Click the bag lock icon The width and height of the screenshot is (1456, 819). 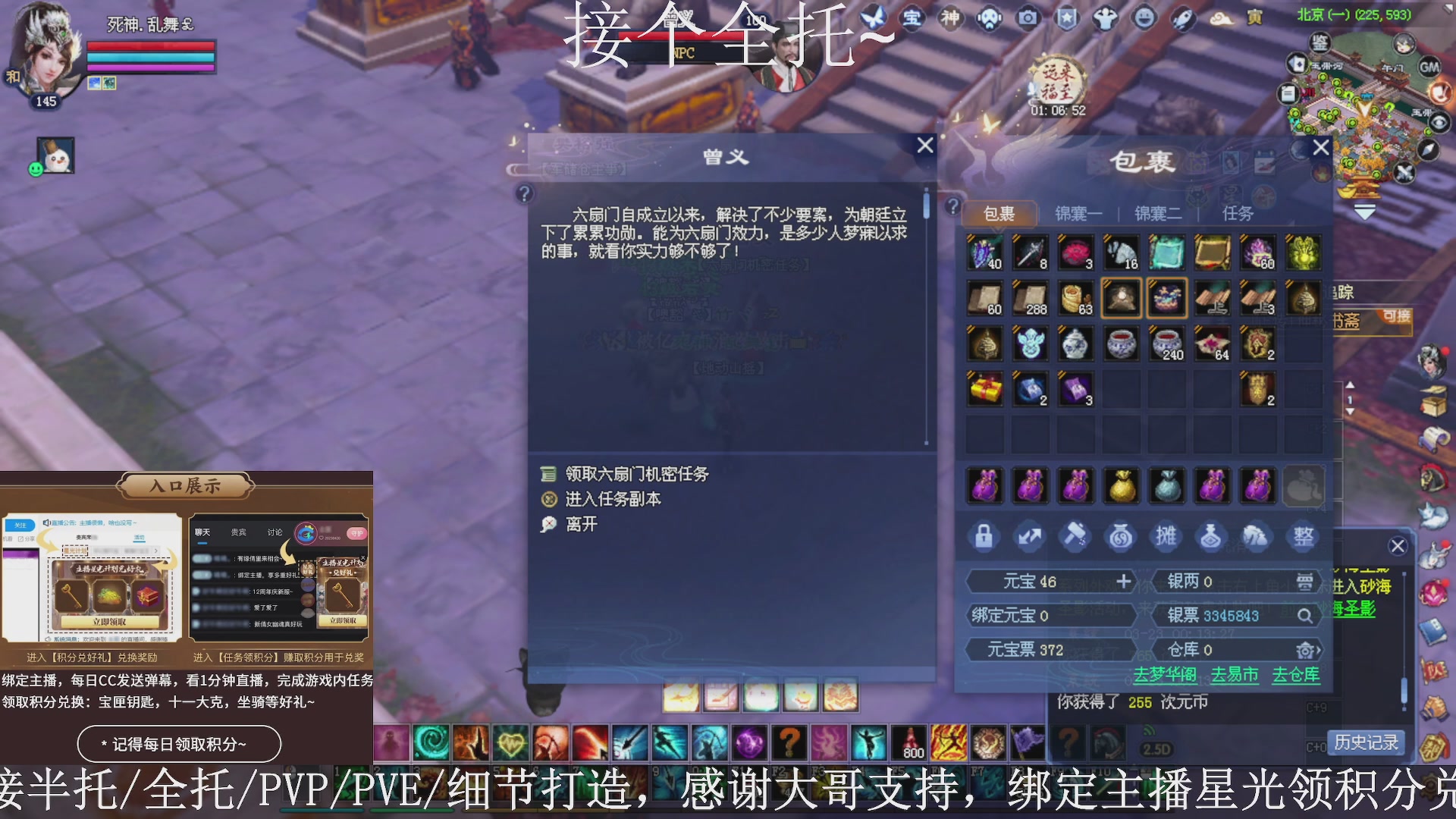point(984,536)
